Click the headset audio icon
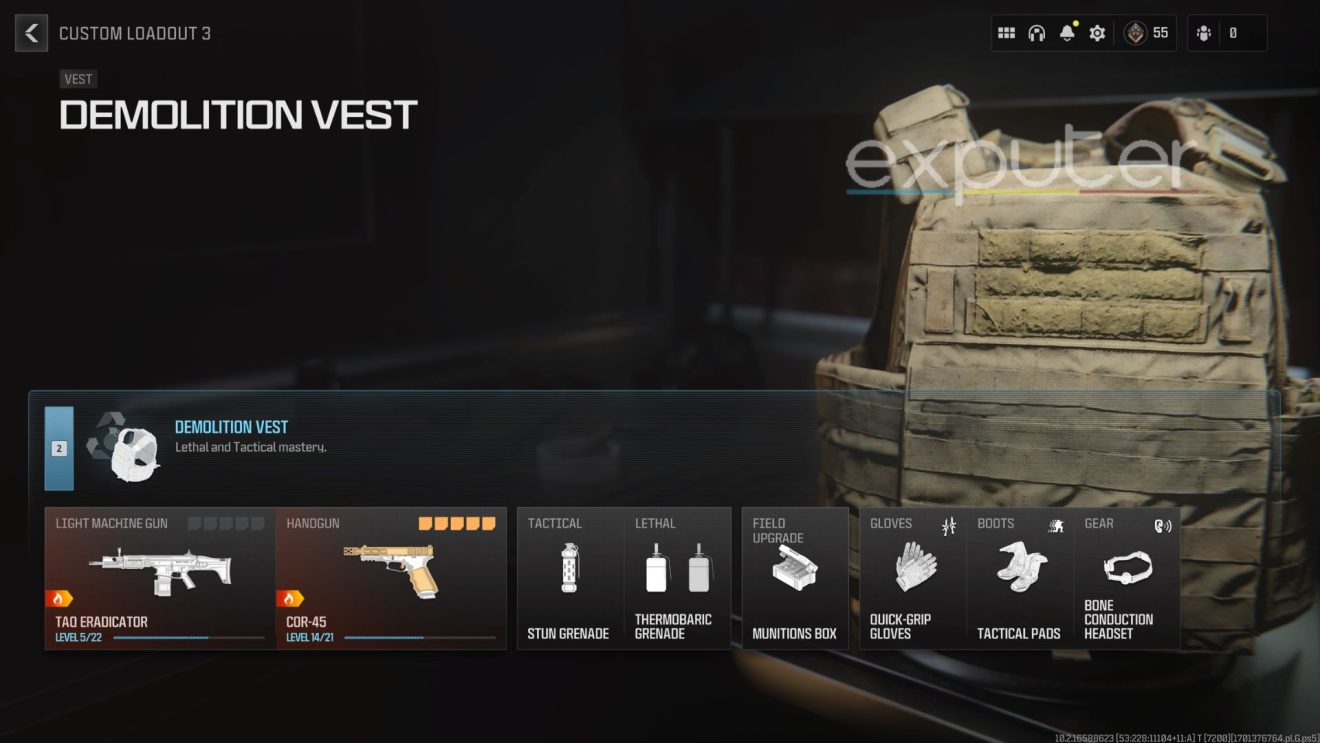The width and height of the screenshot is (1320, 743). pos(1036,32)
